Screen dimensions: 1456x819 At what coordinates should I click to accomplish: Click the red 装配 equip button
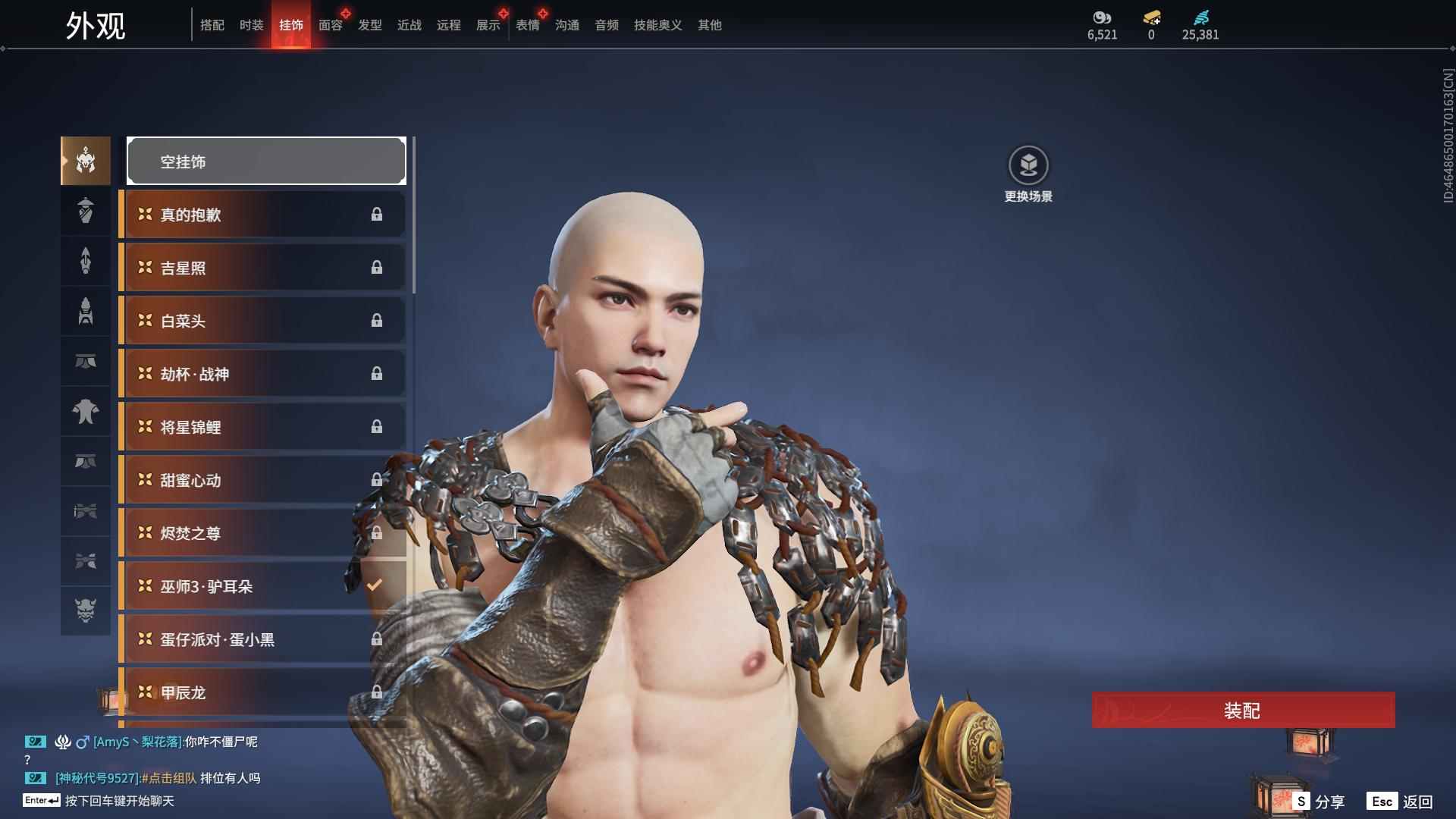tap(1243, 710)
